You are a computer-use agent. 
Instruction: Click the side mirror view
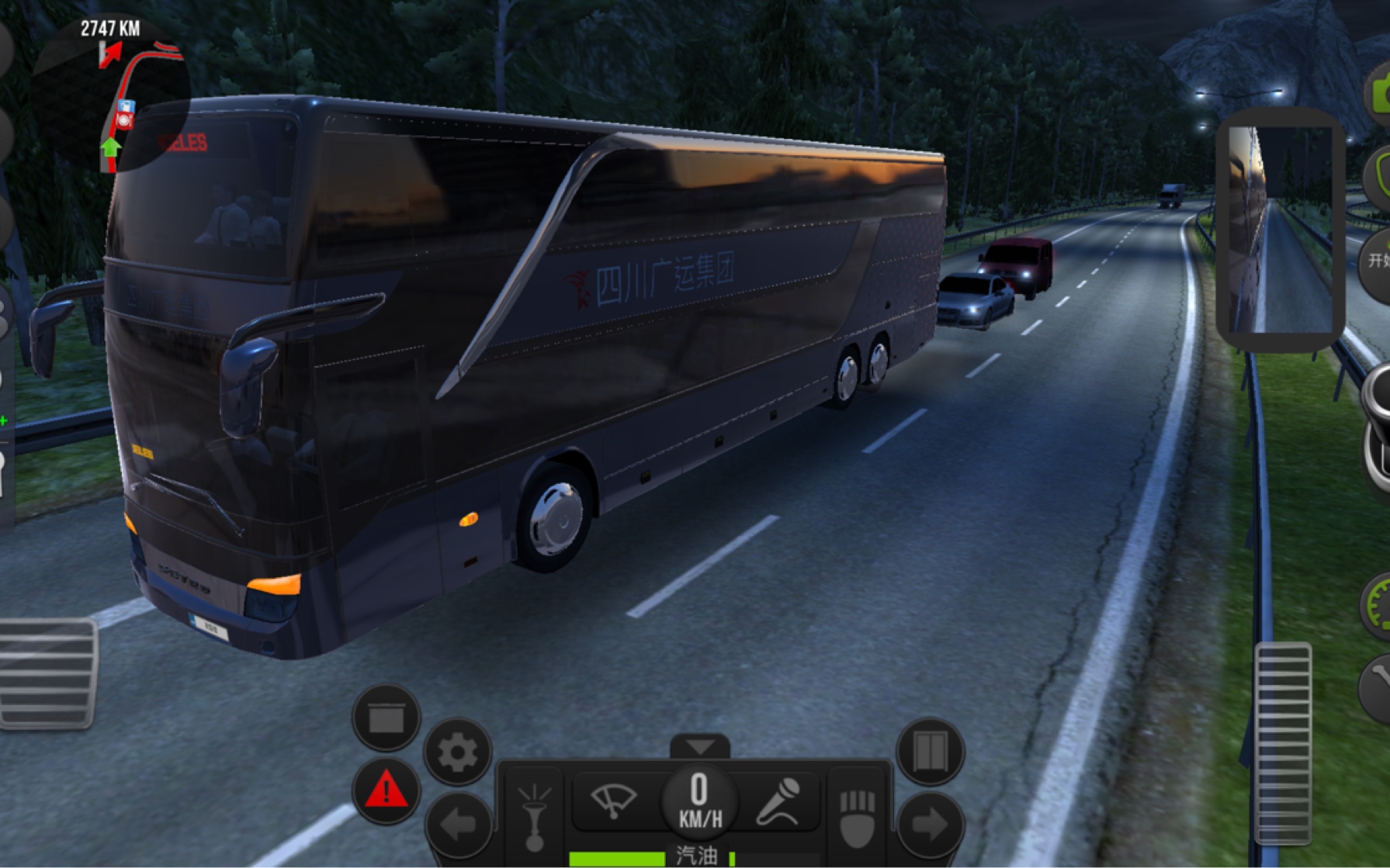1280,229
